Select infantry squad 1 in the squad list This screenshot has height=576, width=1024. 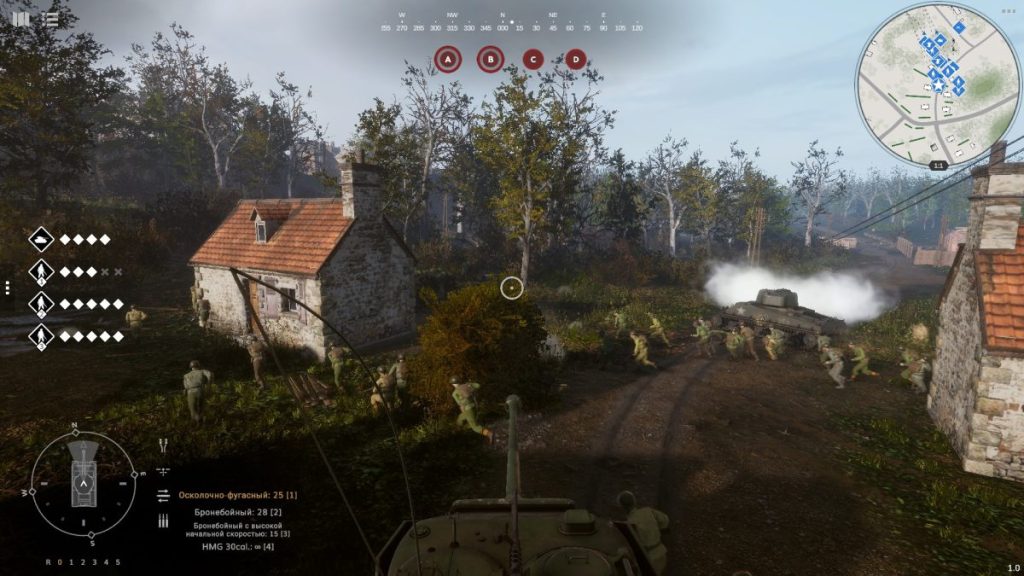(x=41, y=271)
